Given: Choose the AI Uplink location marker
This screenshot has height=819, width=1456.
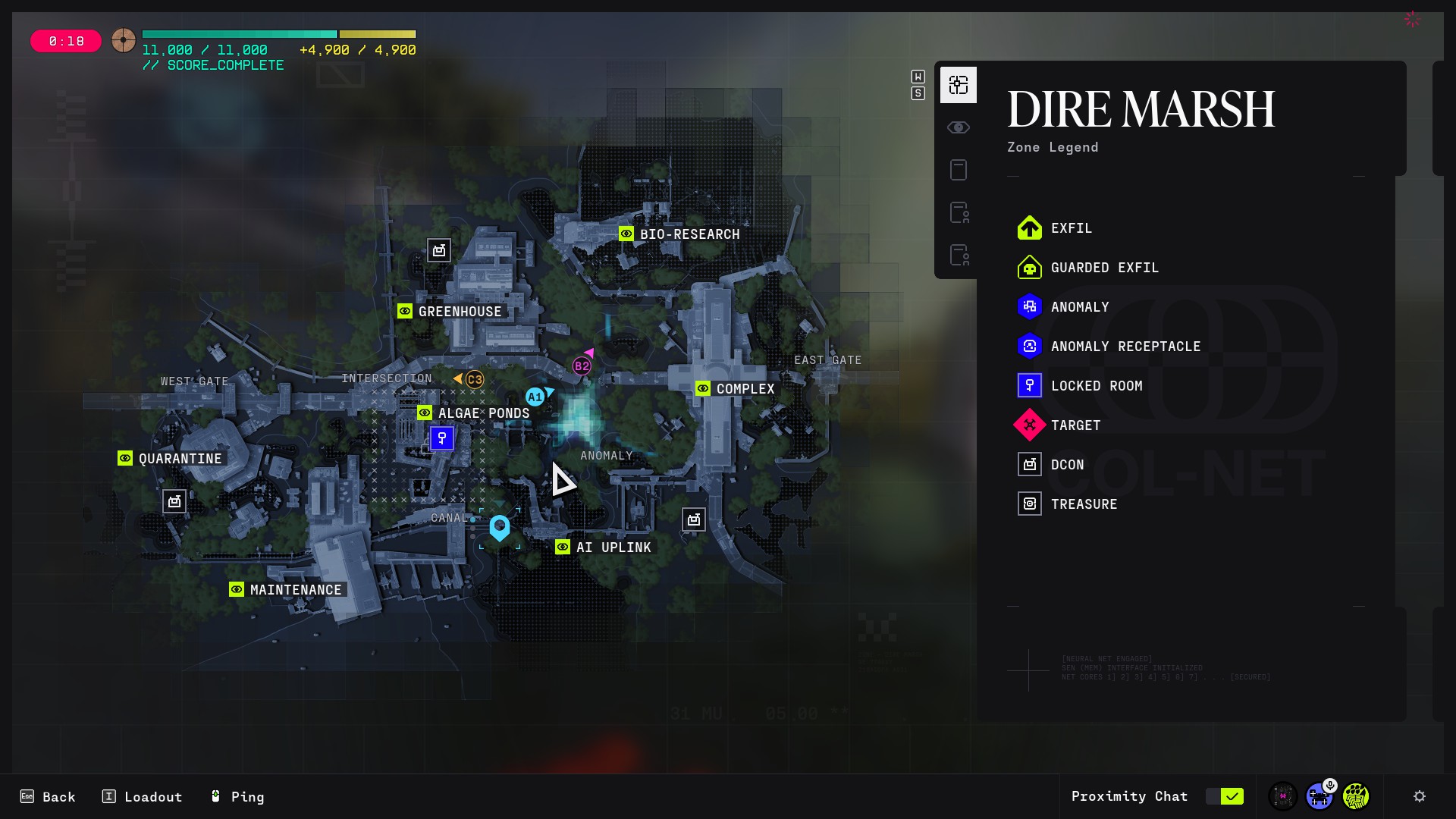Looking at the screenshot, I should click(563, 547).
